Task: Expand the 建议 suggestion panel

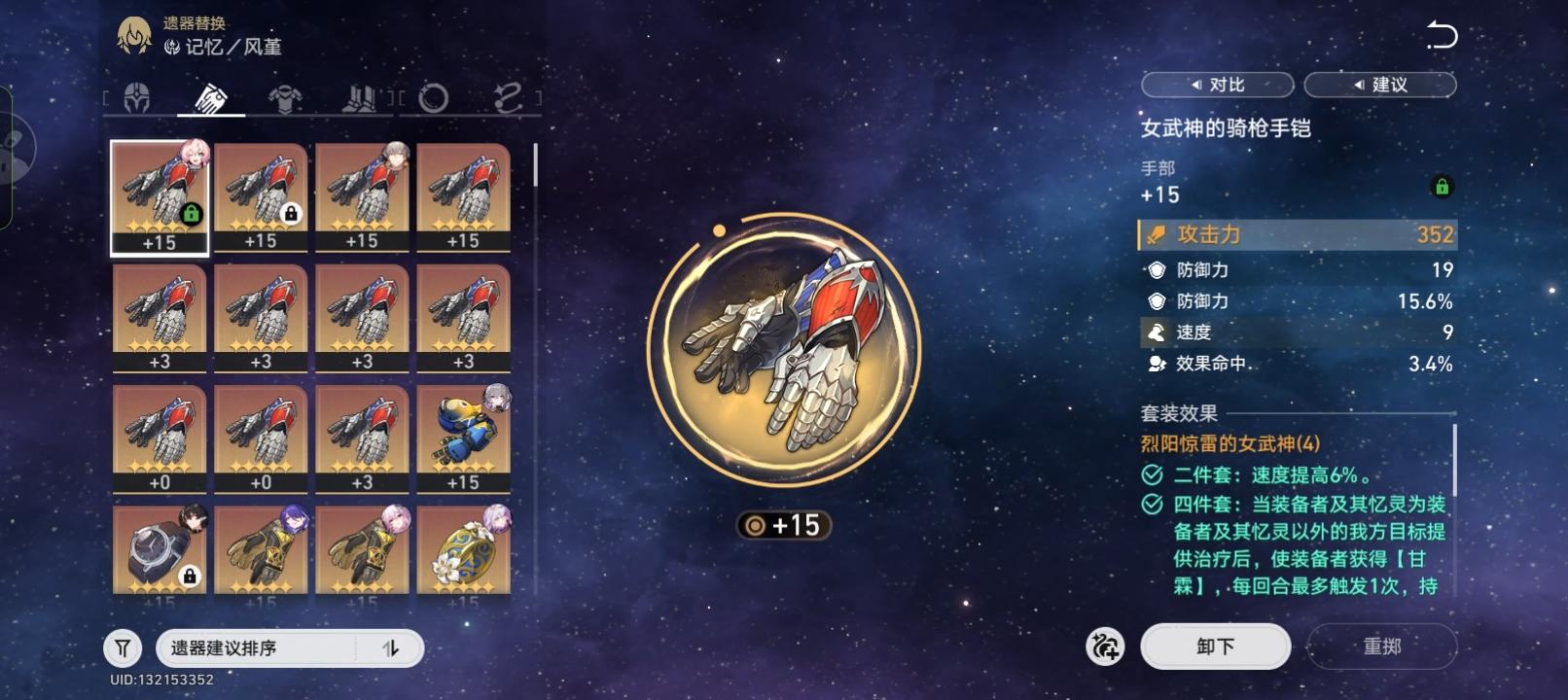Action: [x=1380, y=85]
